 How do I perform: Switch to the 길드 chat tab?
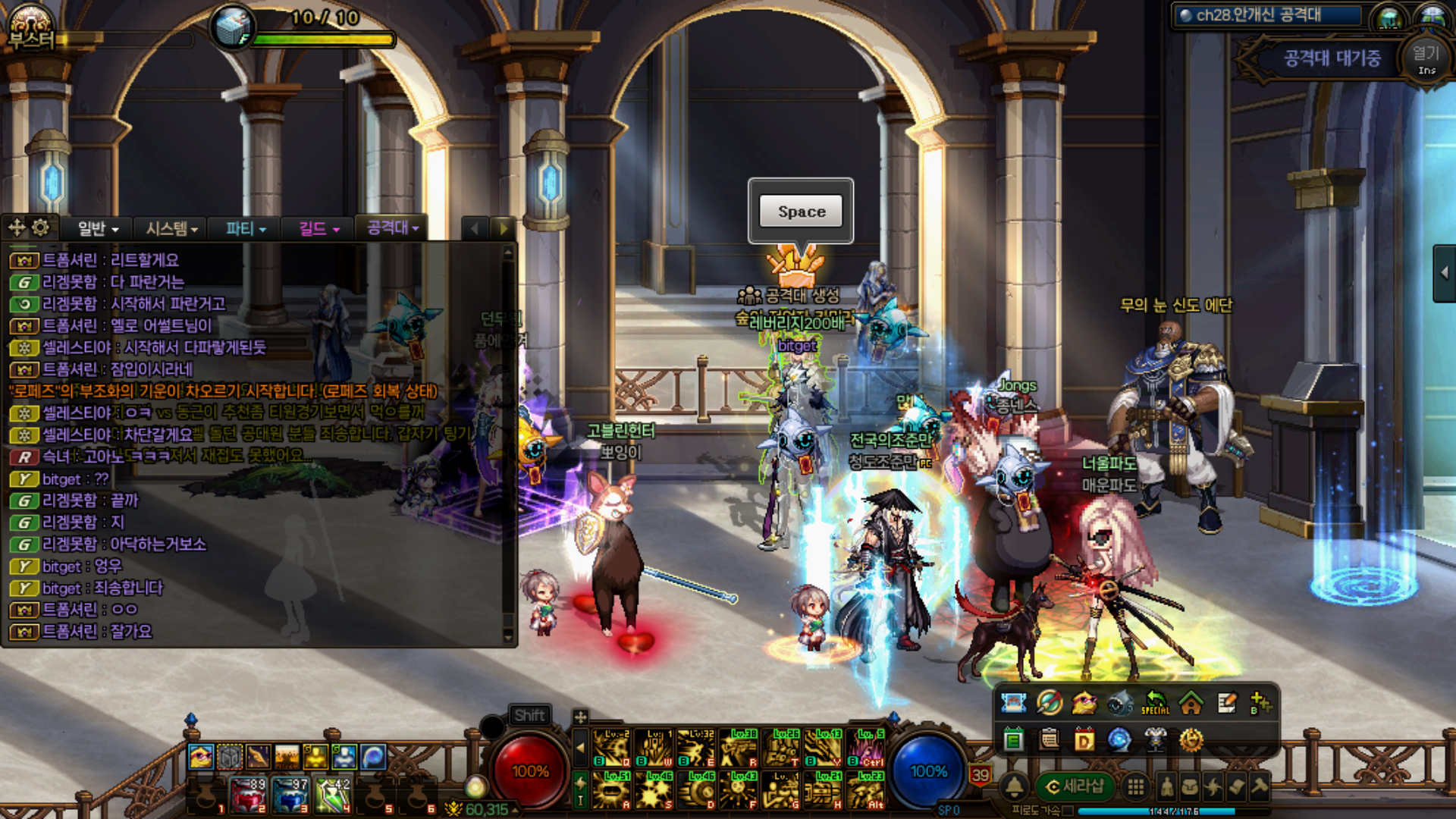pos(318,228)
